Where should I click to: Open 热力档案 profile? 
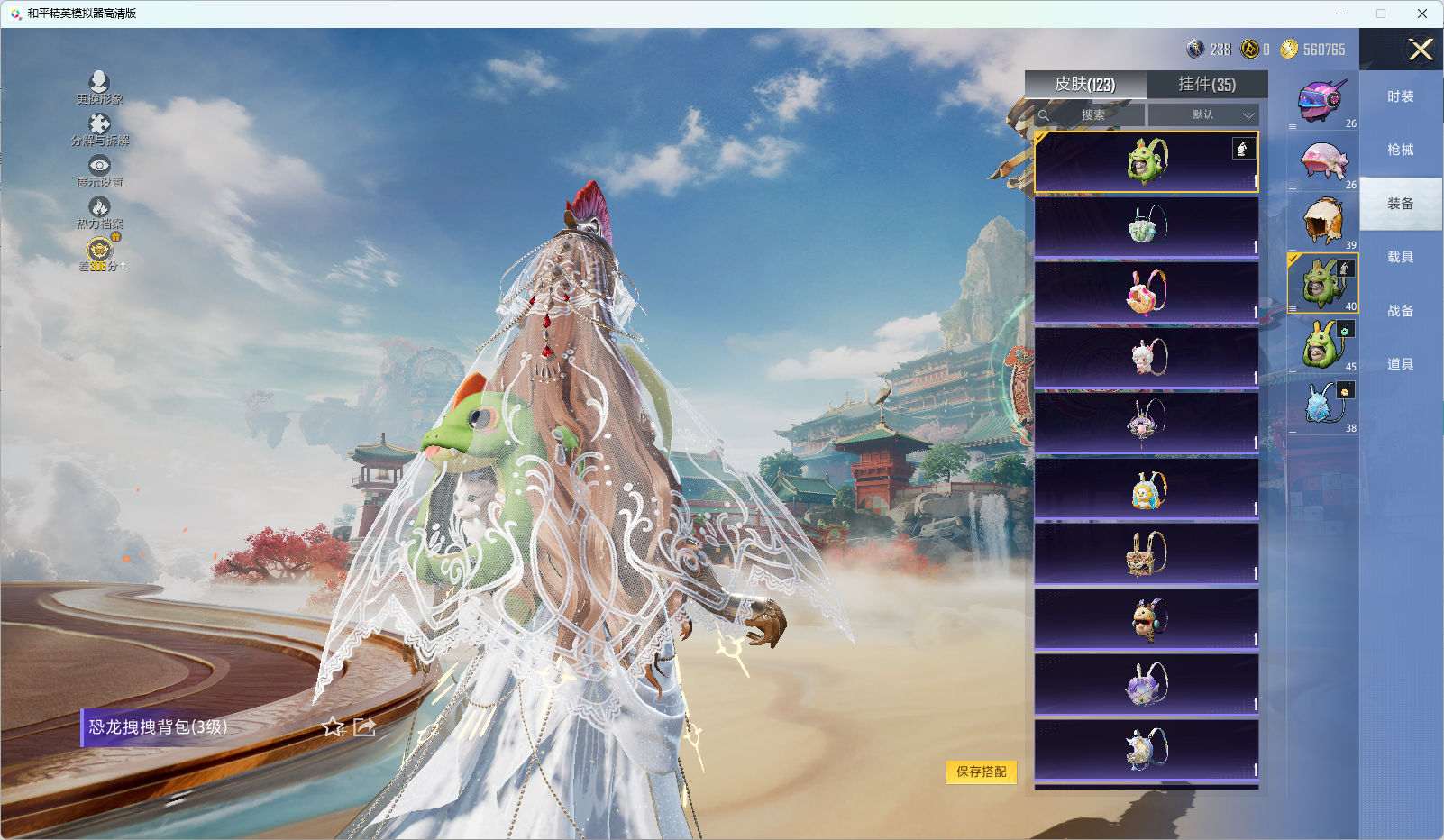point(99,213)
